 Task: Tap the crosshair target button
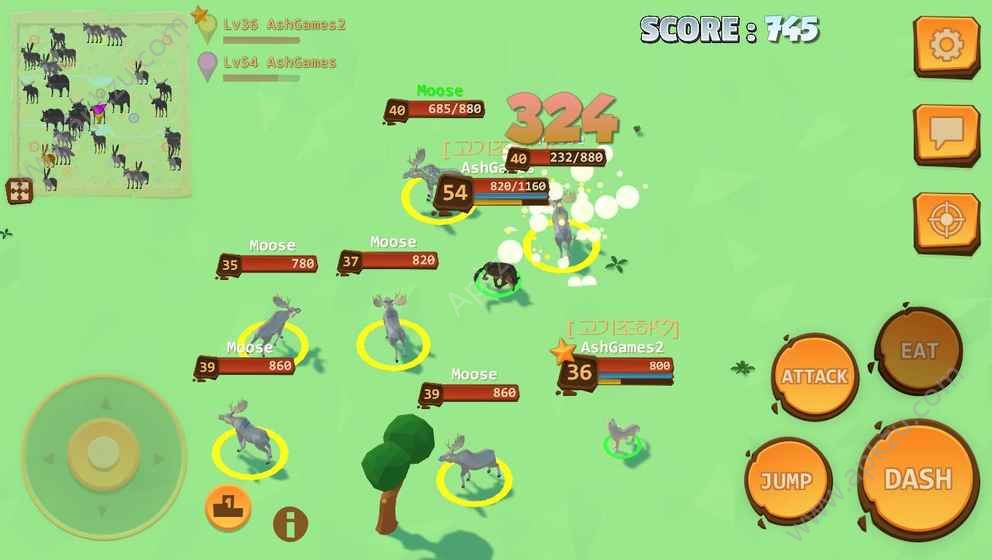point(945,221)
